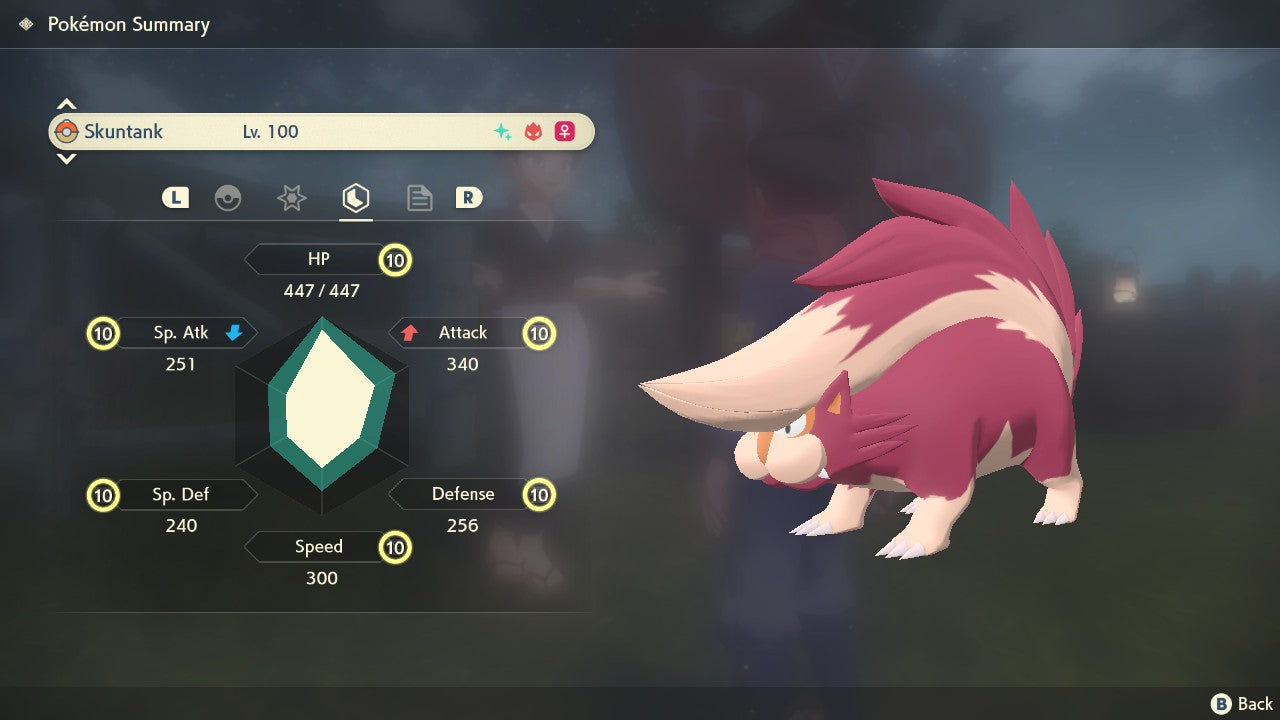The image size is (1280, 720).
Task: Switch to the Poké Ball summary tab
Action: click(x=228, y=198)
